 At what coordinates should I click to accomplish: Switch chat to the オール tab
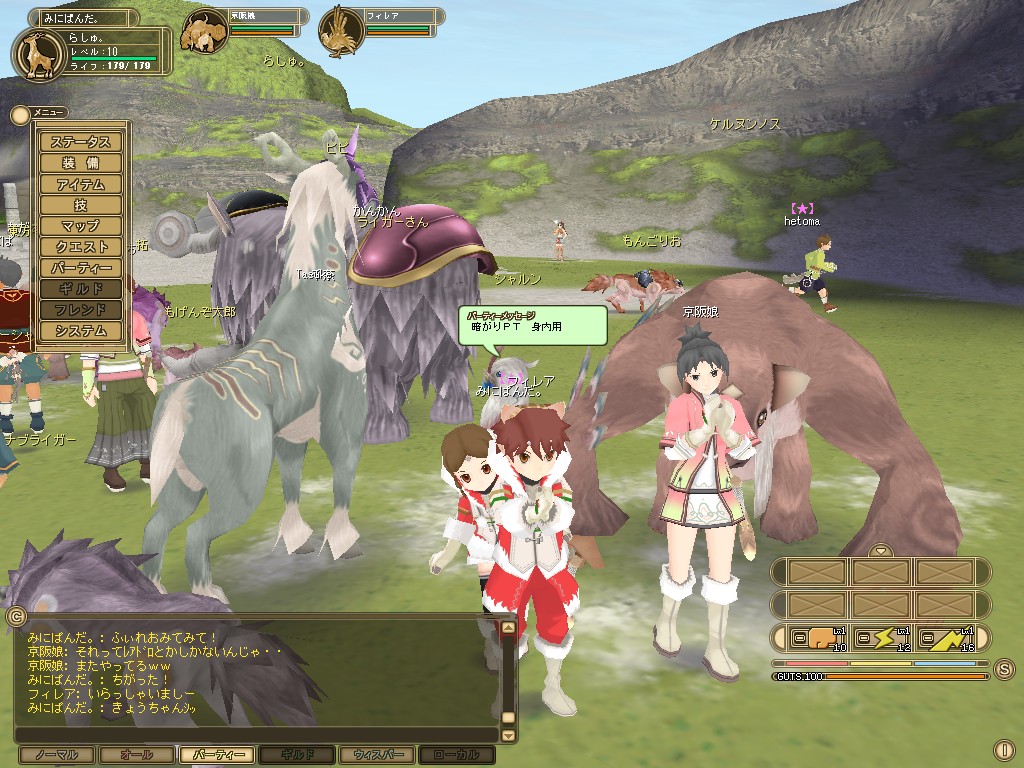(x=137, y=755)
